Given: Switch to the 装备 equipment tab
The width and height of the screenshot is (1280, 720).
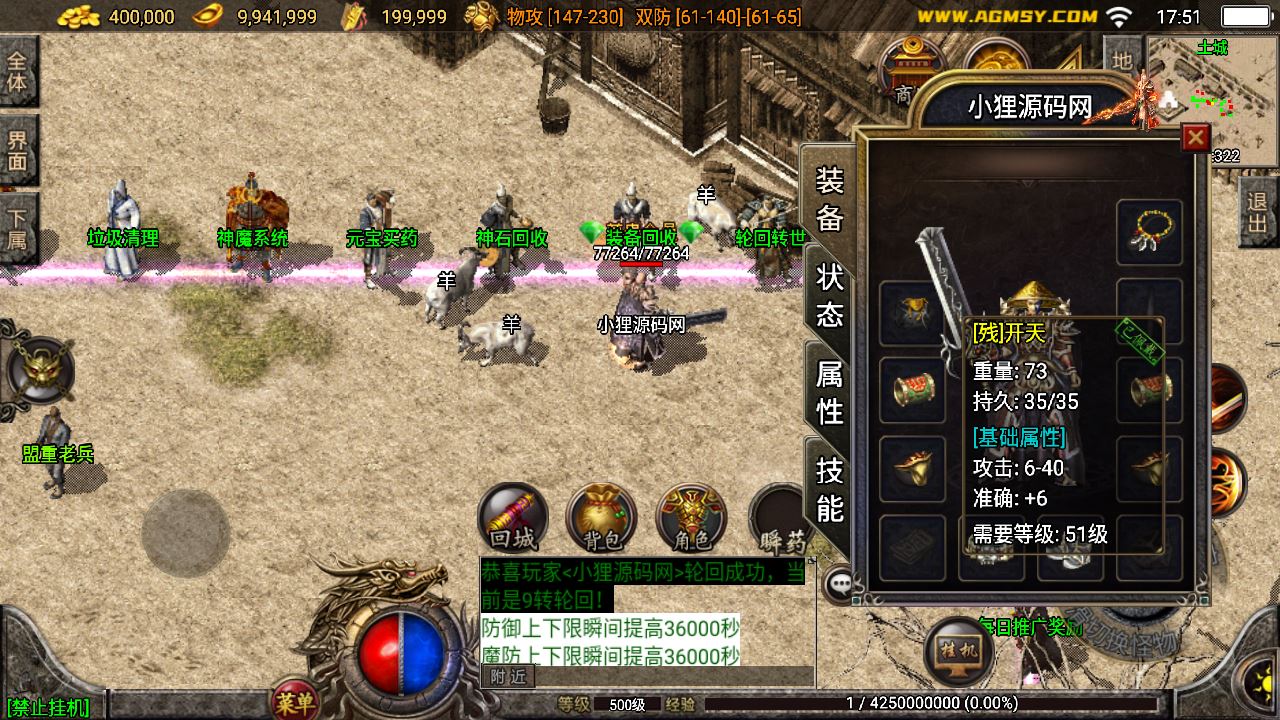Looking at the screenshot, I should tap(830, 198).
